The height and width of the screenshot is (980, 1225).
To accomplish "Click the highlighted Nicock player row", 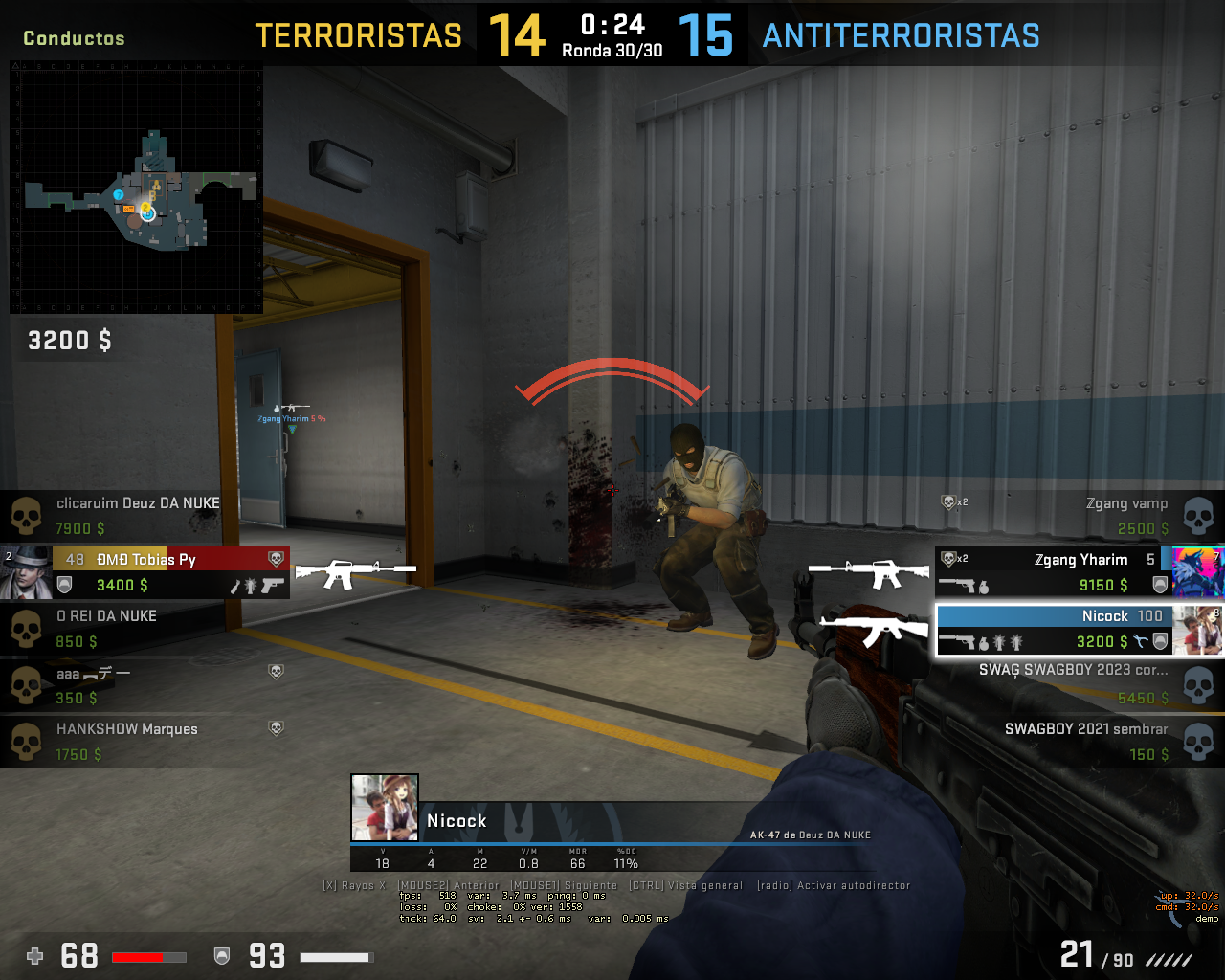I will point(1053,629).
